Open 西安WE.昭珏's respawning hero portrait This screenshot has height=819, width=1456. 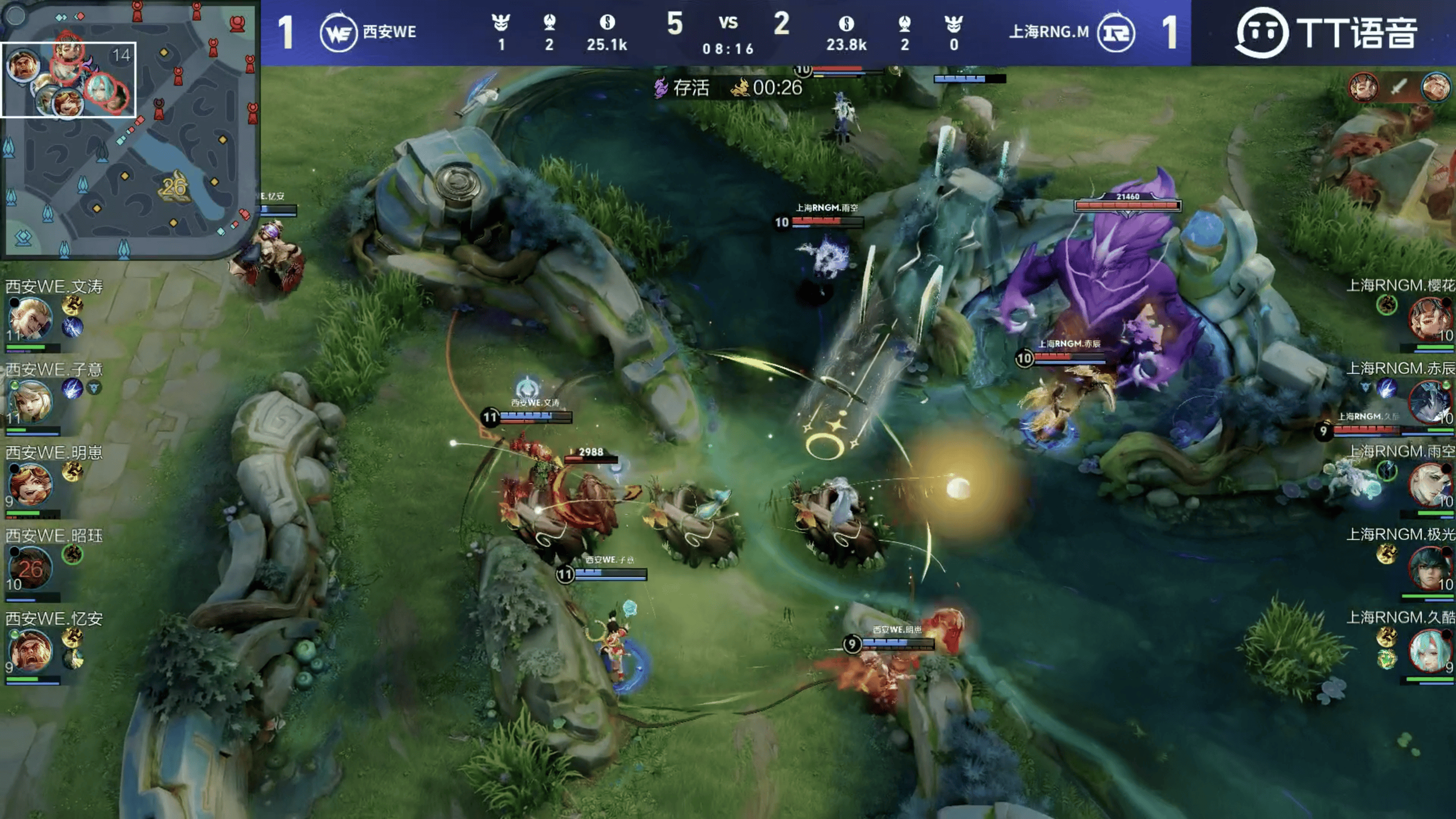[x=29, y=568]
